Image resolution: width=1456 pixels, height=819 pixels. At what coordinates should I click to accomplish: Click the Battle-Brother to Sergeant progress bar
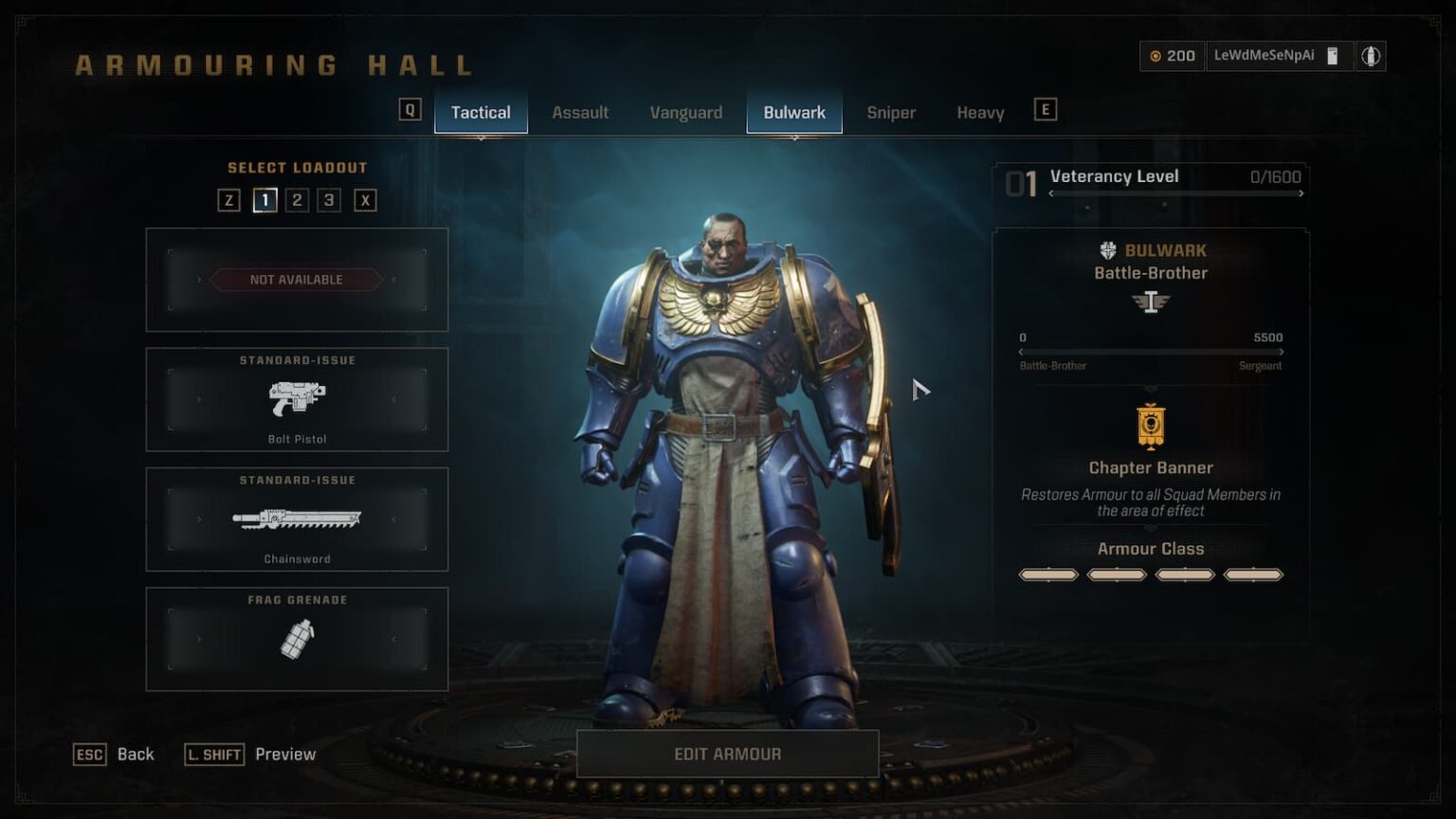point(1150,351)
